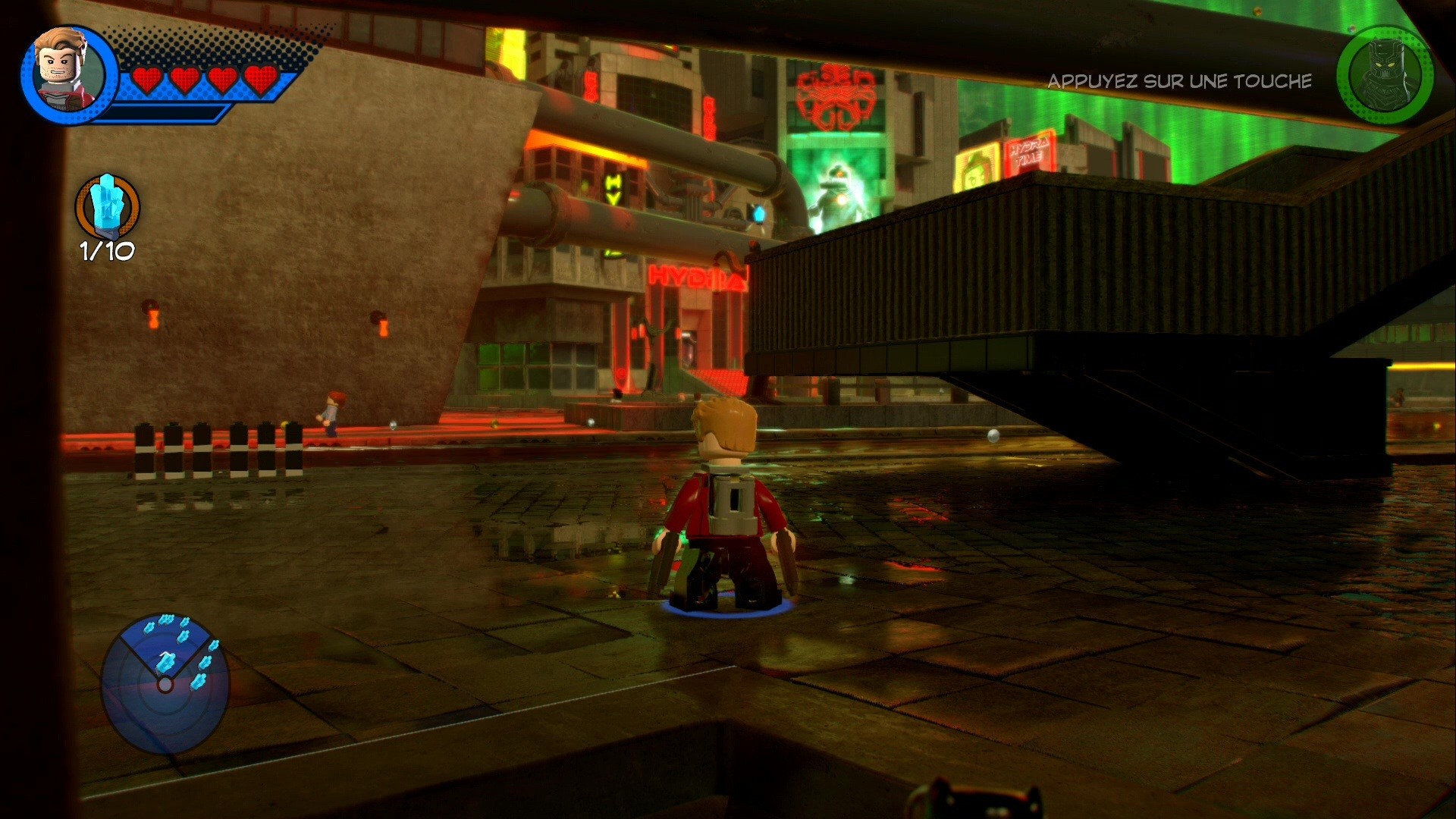Click the Appuyez Sur Une Touche prompt

pyautogui.click(x=1179, y=80)
